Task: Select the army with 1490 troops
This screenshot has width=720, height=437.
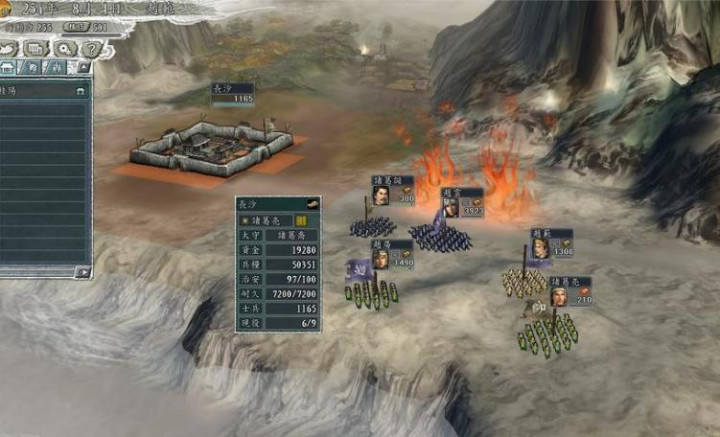Action: (x=392, y=255)
